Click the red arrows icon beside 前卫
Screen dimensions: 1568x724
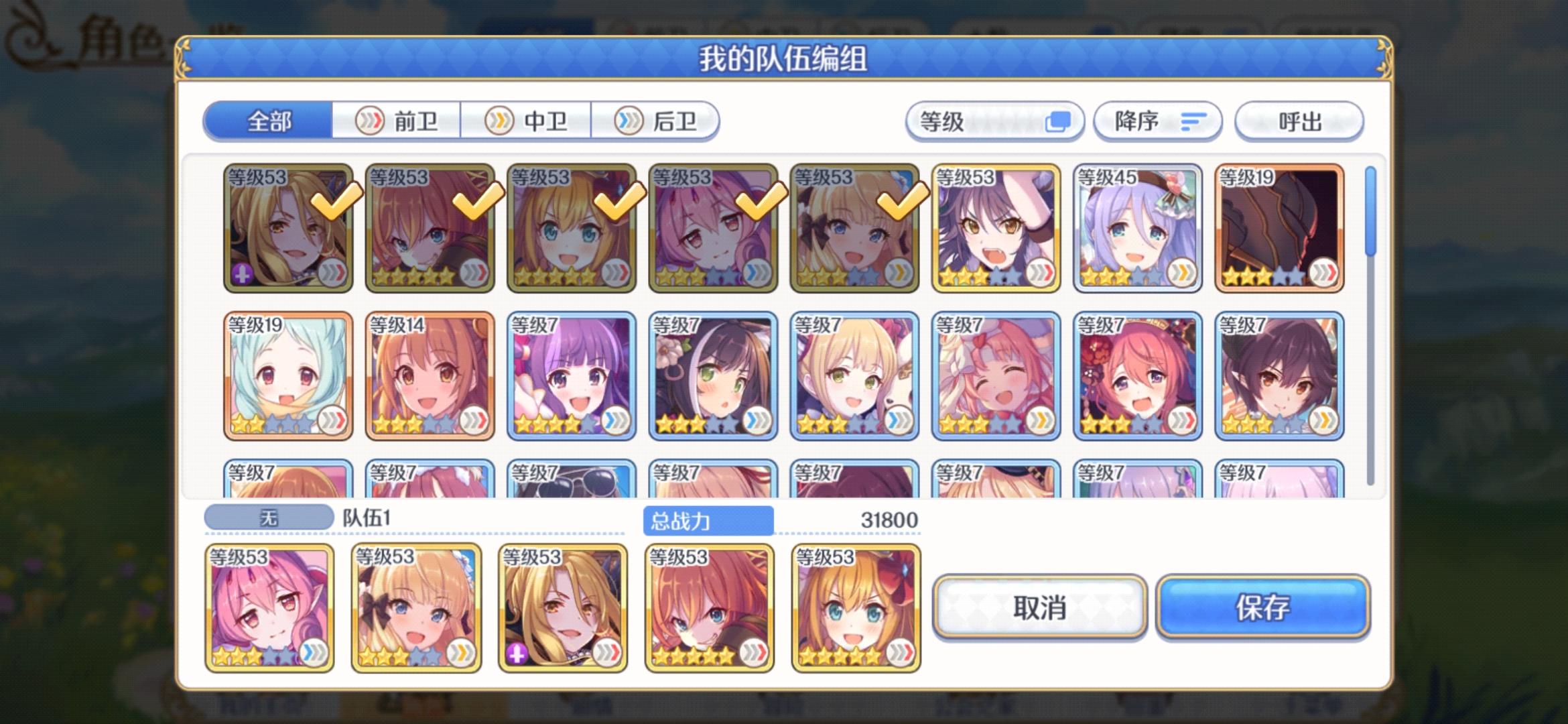371,121
